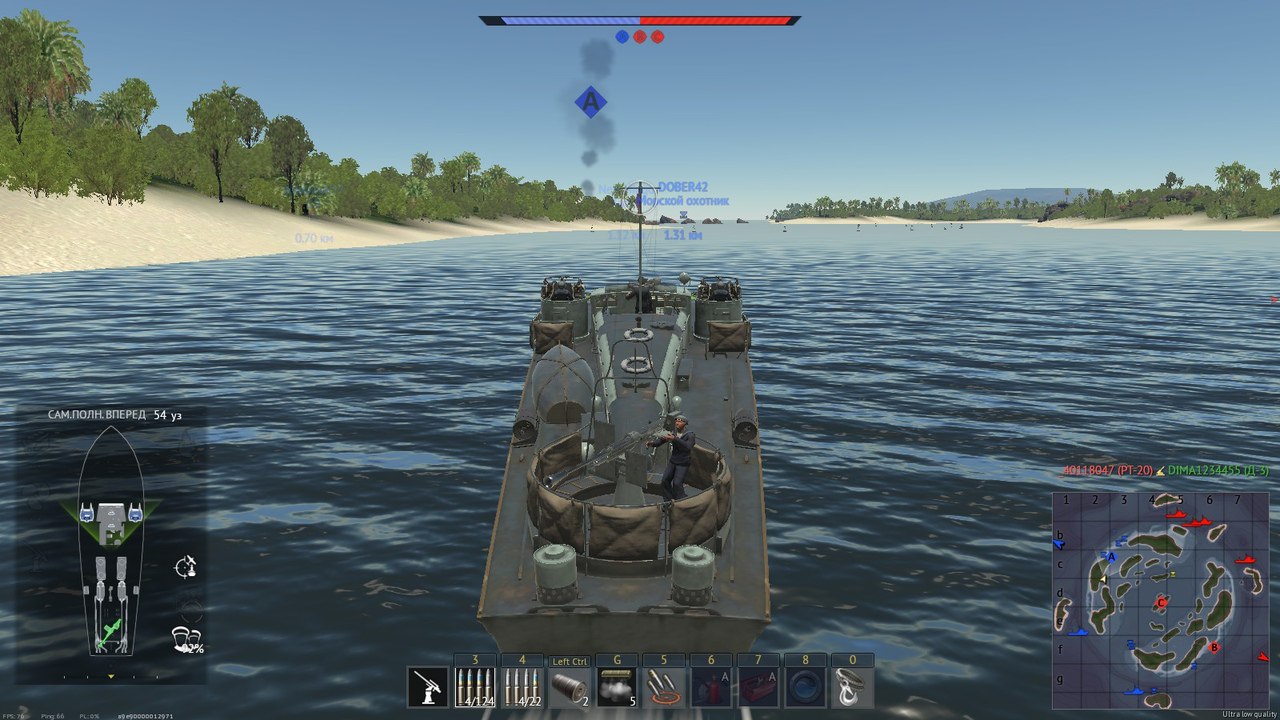The width and height of the screenshot is (1280, 720).
Task: Open the tactical minimap
Action: pos(1160,600)
